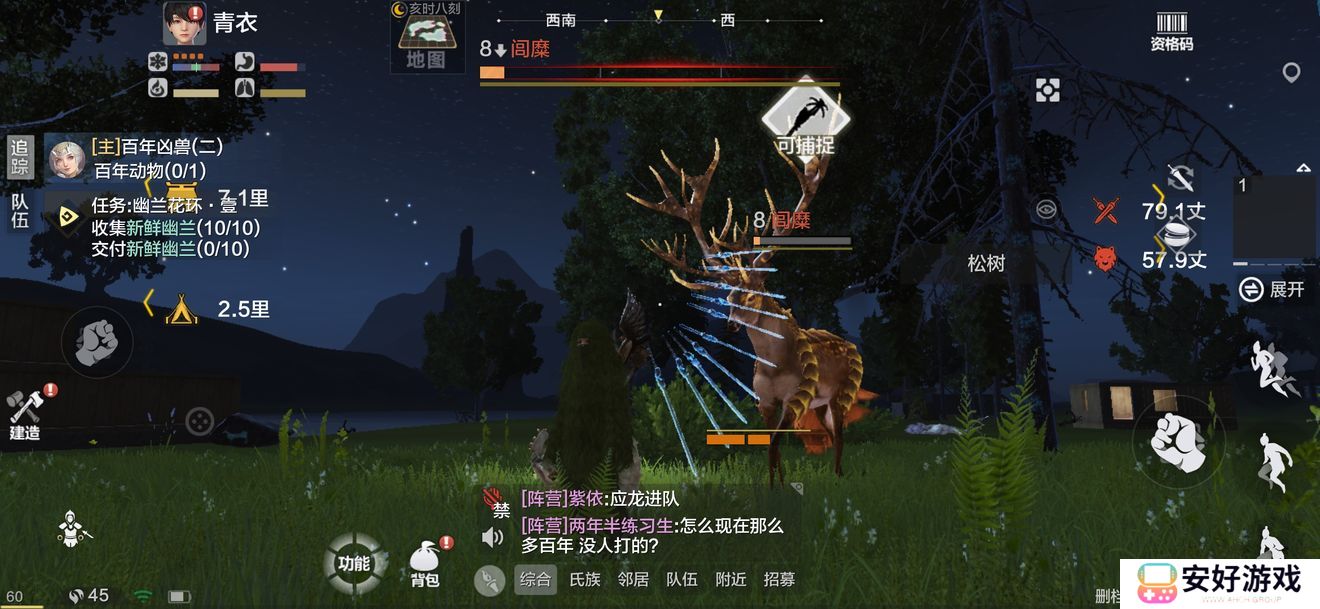Toggle the chat speaker voice icon
The height and width of the screenshot is (609, 1320).
[x=492, y=538]
